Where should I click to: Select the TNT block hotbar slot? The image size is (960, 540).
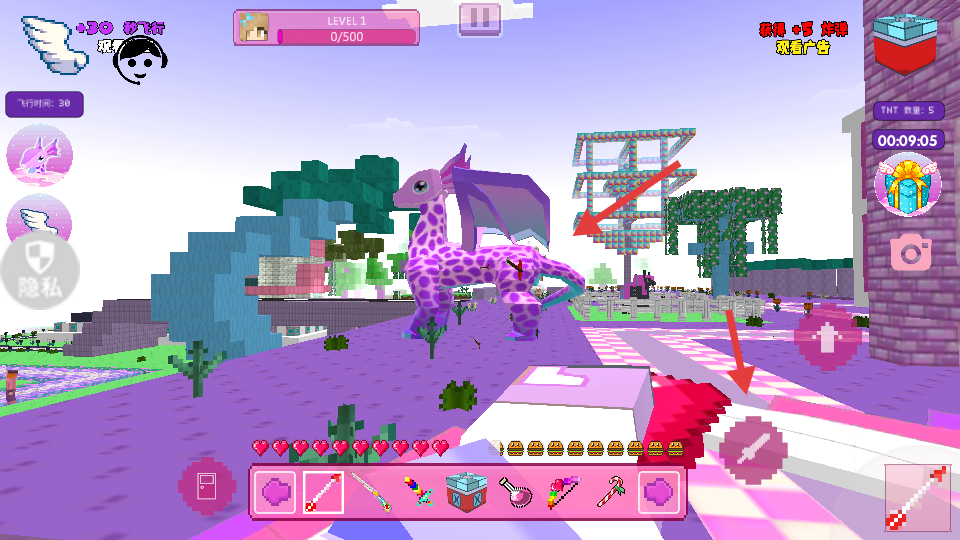click(466, 492)
